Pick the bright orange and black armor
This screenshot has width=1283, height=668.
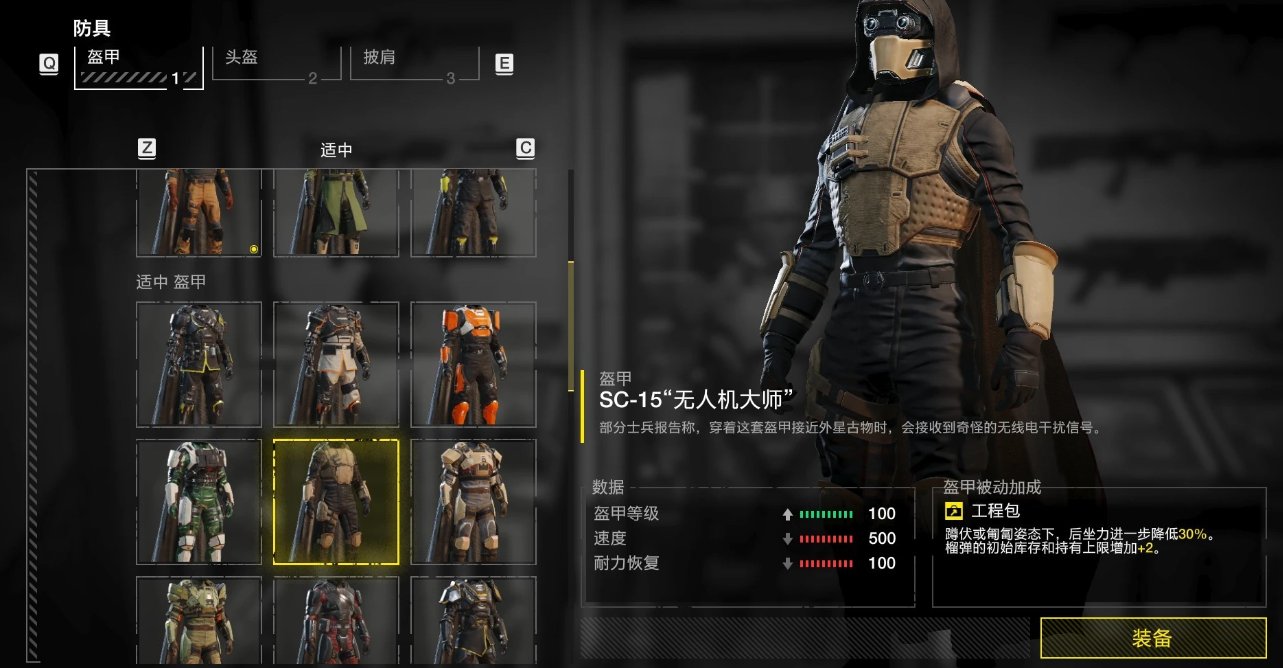[x=473, y=364]
